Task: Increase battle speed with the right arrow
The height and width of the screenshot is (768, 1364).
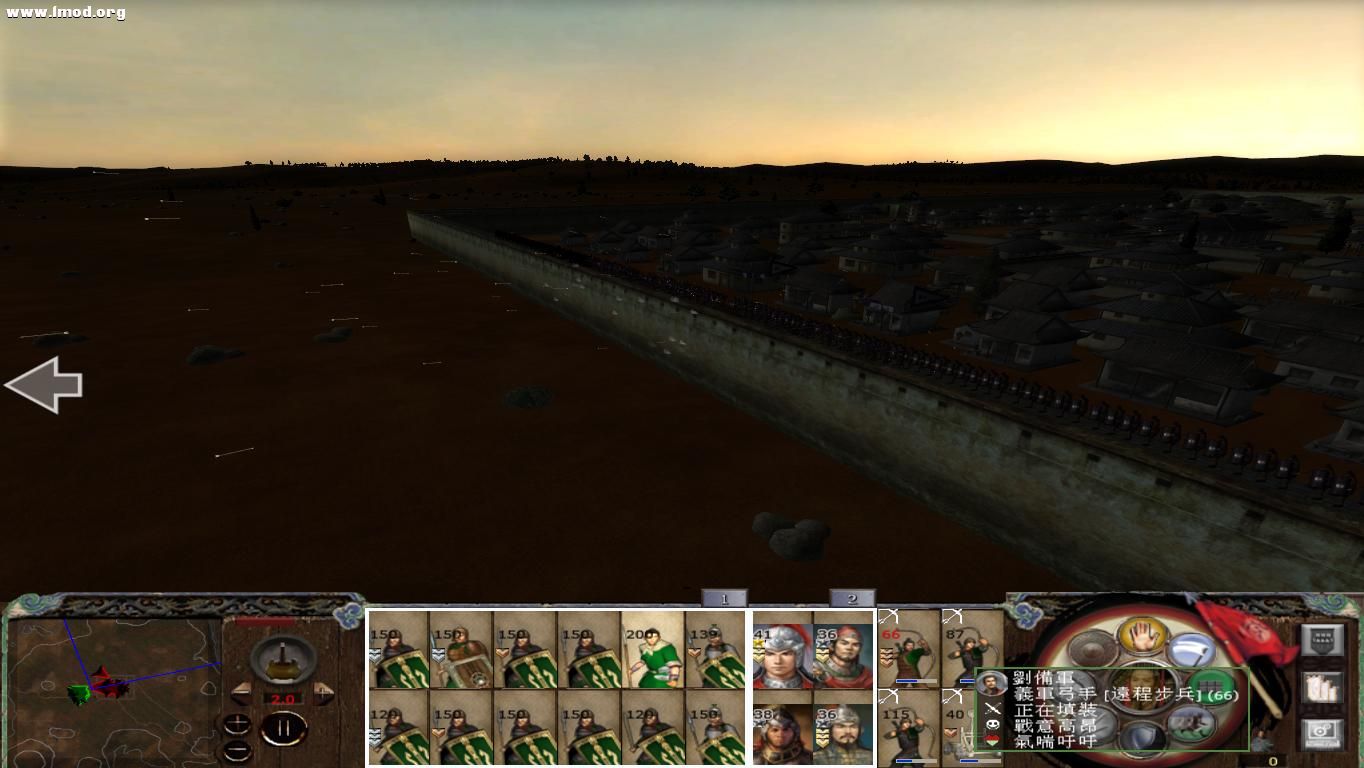Action: 323,691
